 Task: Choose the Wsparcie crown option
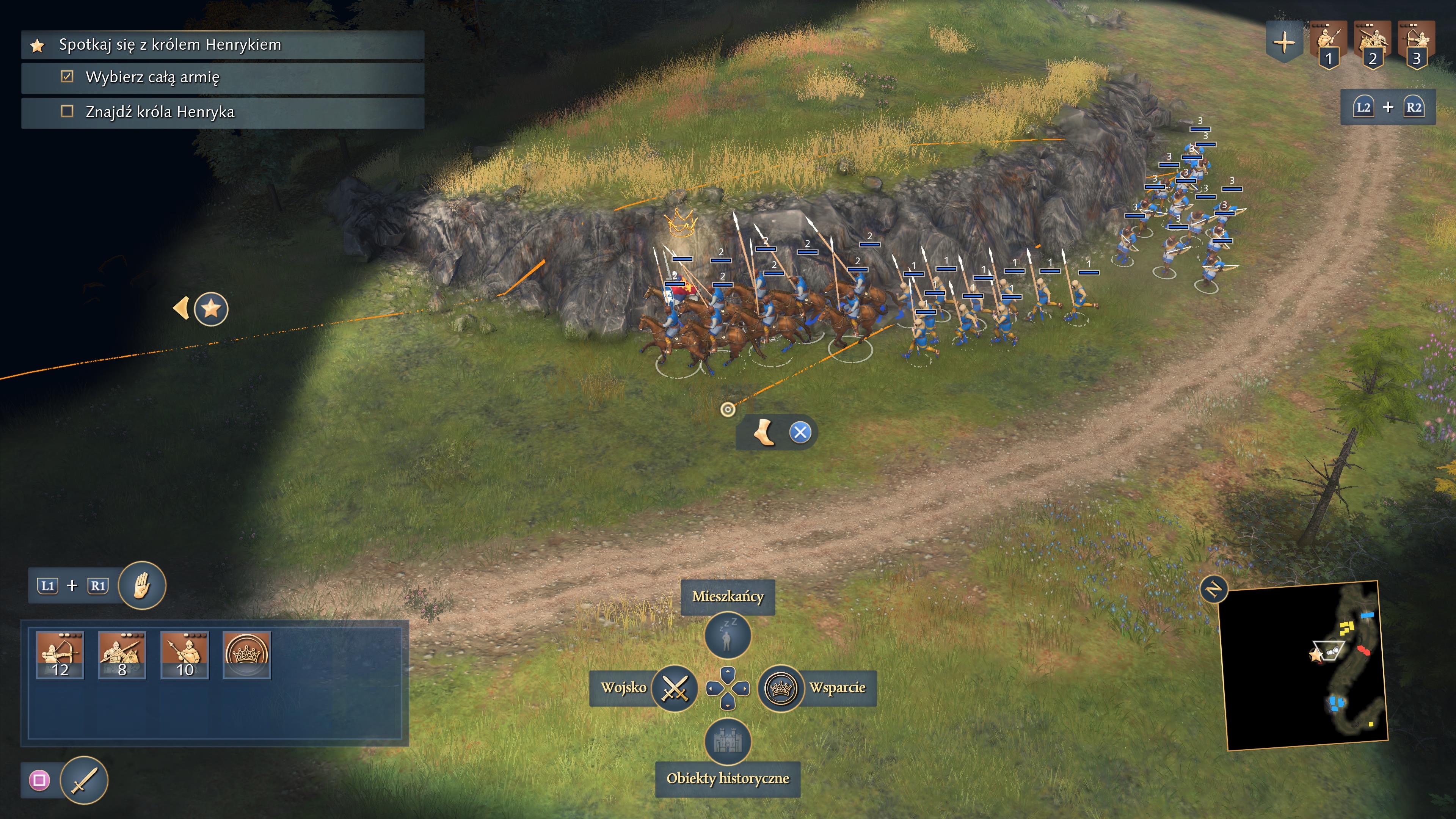781,688
